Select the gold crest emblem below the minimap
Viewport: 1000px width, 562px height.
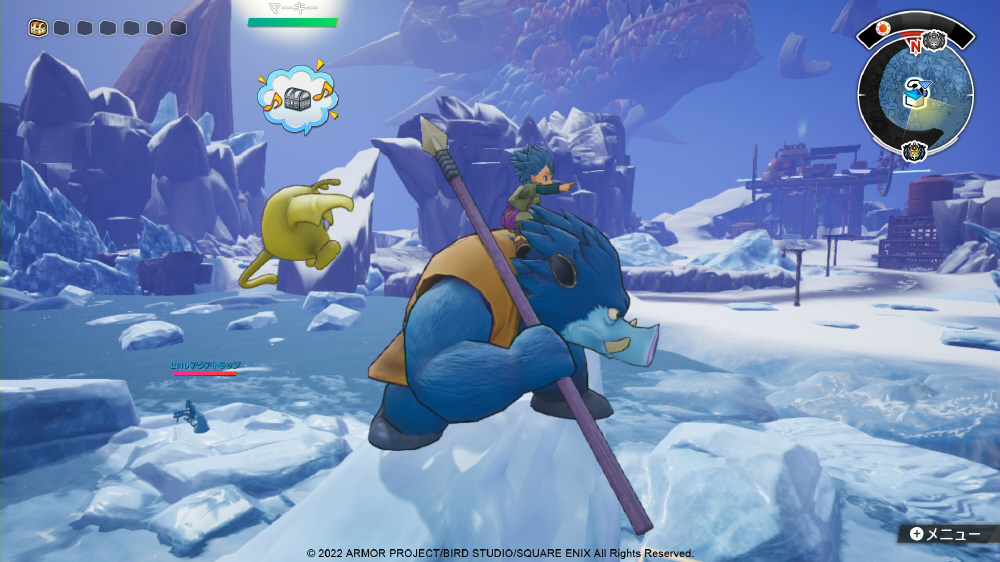point(913,152)
